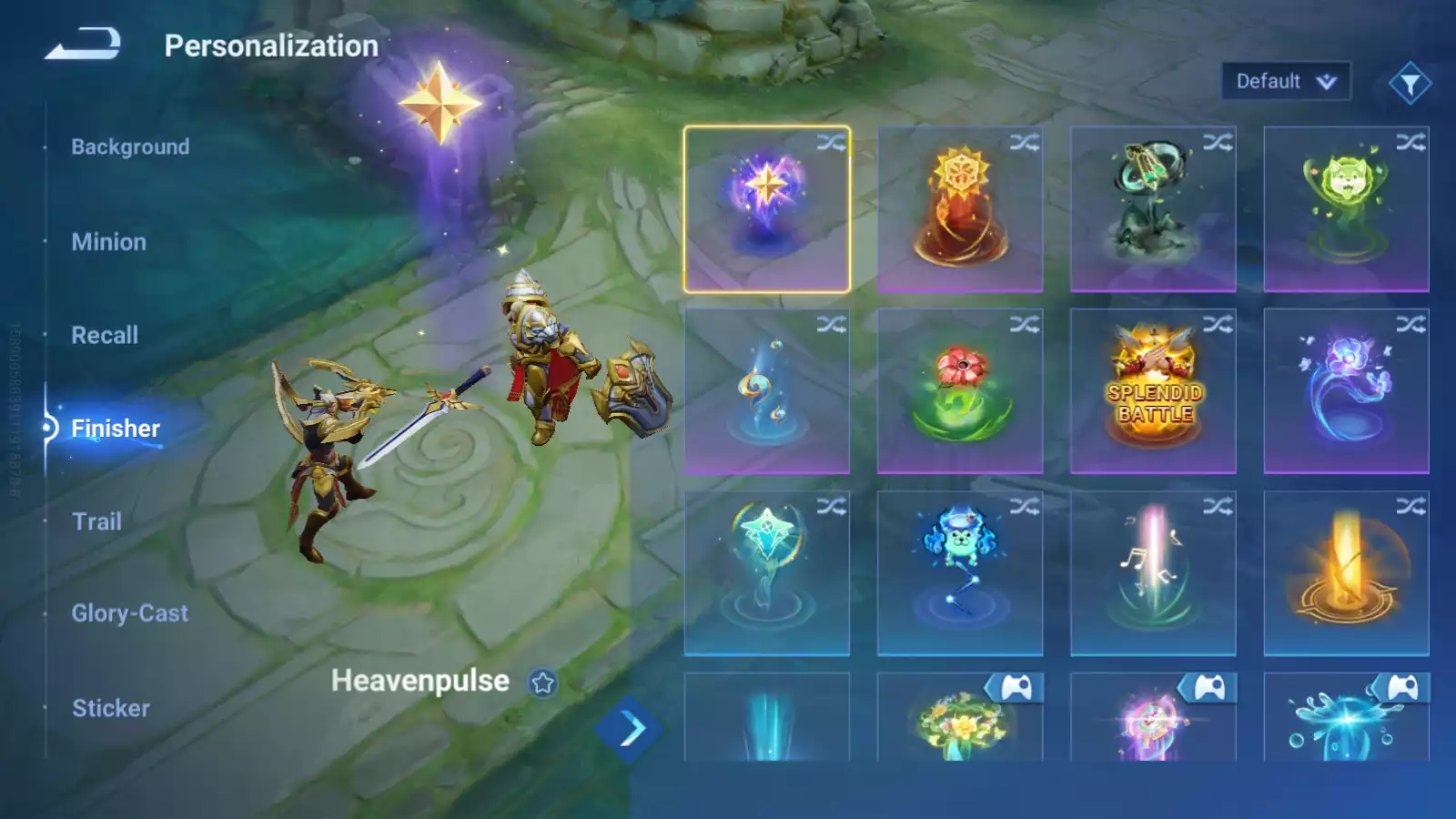Select the Recall tab
This screenshot has width=1456, height=819.
105,335
